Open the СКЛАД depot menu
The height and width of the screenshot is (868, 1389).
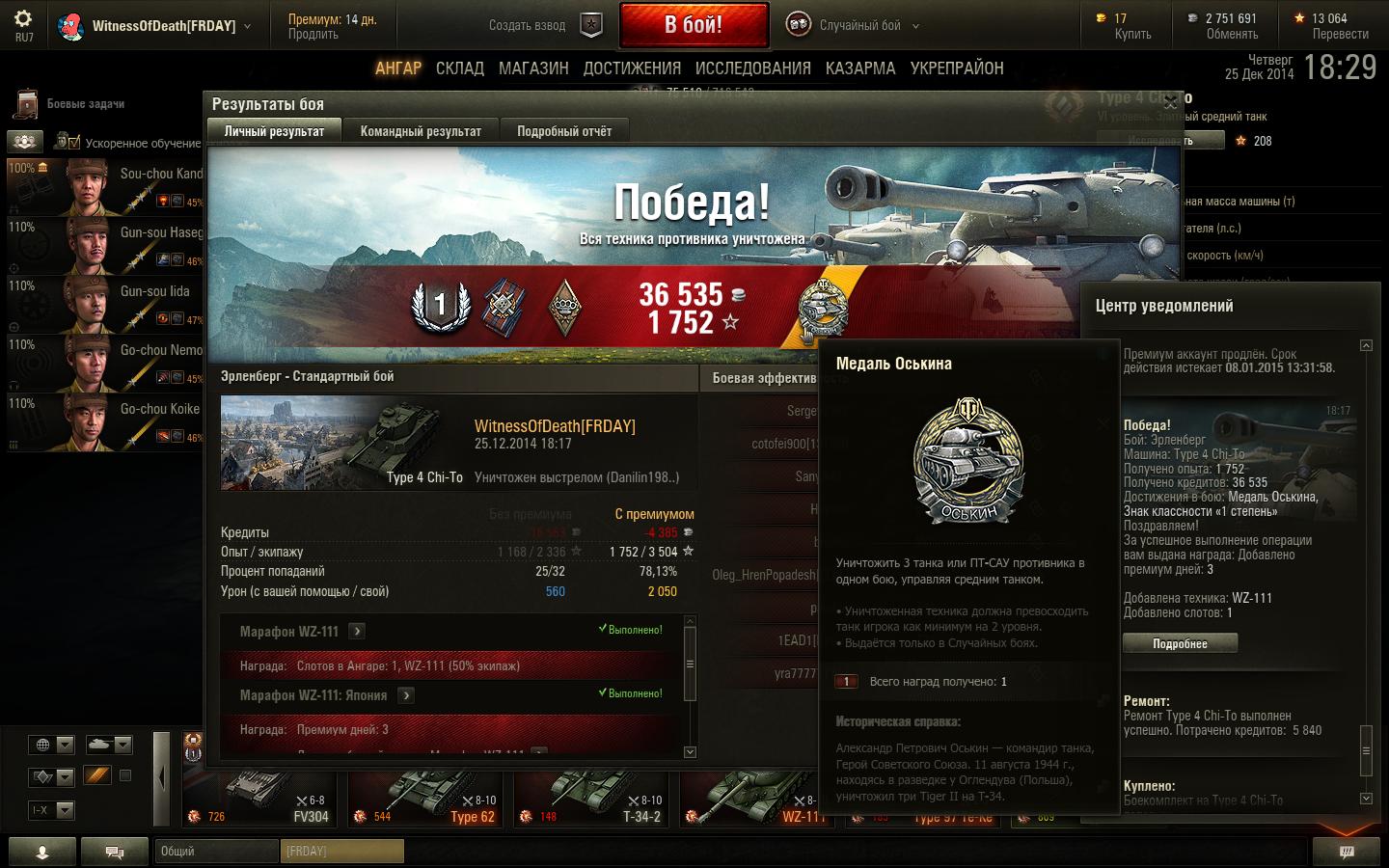point(459,68)
